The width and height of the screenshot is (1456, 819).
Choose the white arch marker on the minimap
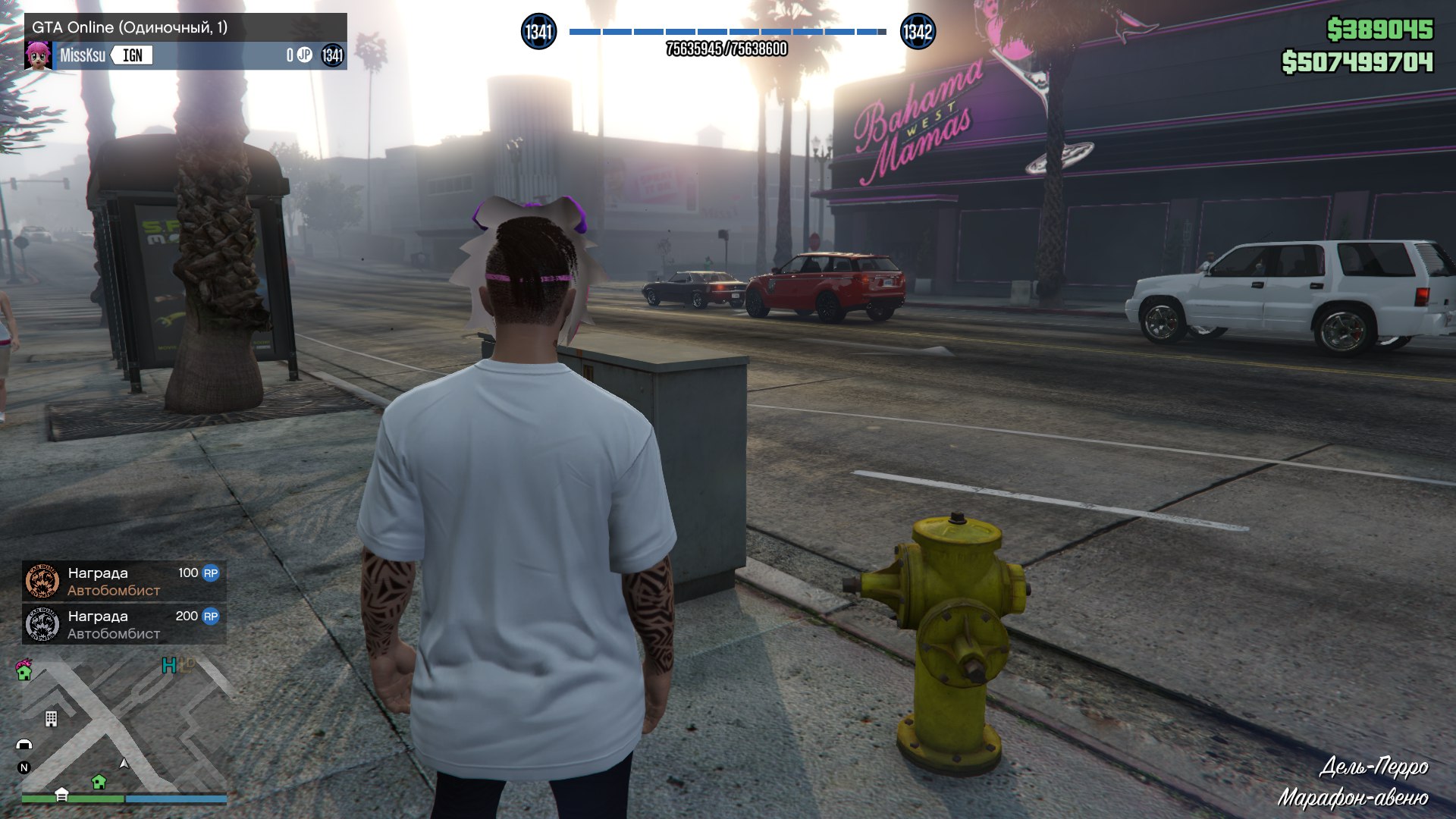24,745
